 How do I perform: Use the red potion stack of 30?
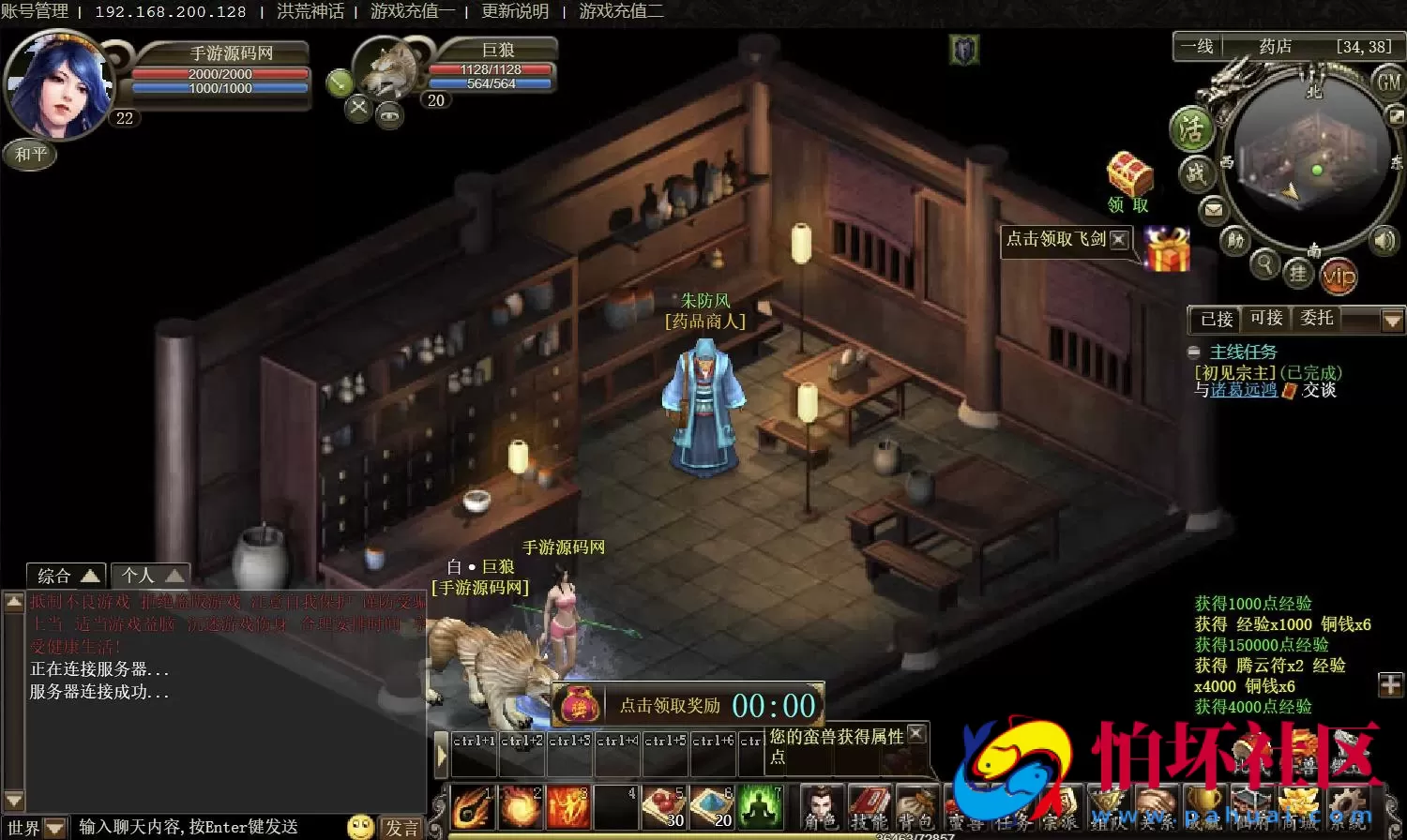pyautogui.click(x=663, y=807)
